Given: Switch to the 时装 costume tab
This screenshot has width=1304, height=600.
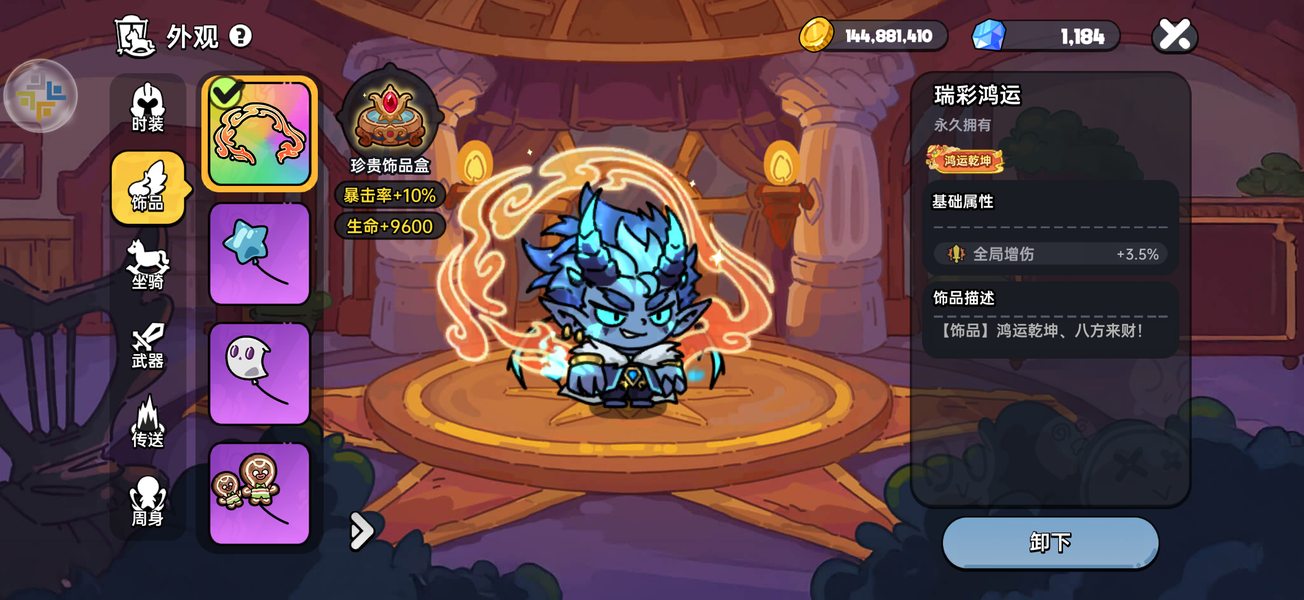Looking at the screenshot, I should tap(147, 108).
